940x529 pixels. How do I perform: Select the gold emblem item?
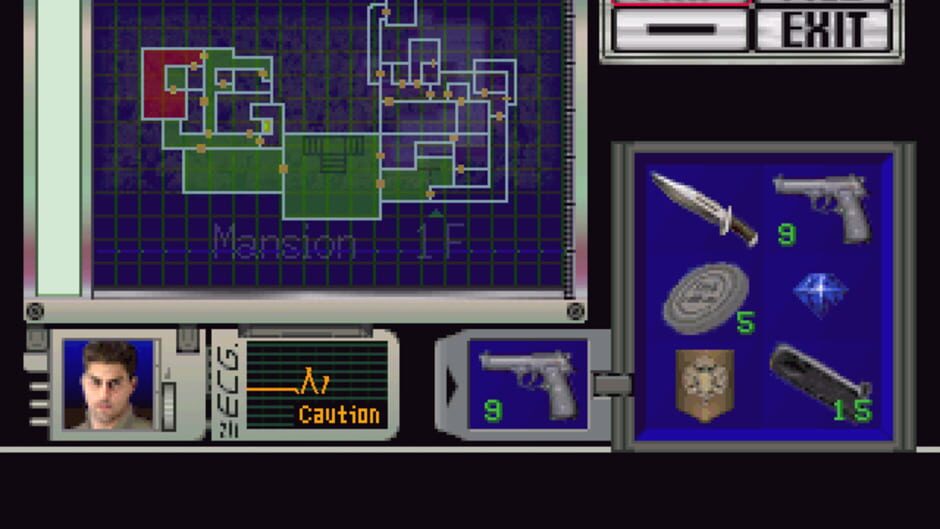tap(704, 384)
